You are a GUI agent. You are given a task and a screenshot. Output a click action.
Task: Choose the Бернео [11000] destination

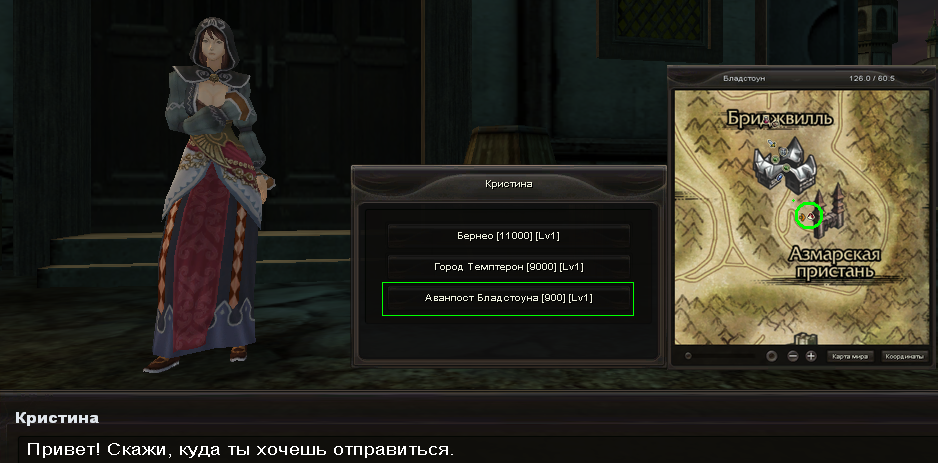[508, 236]
